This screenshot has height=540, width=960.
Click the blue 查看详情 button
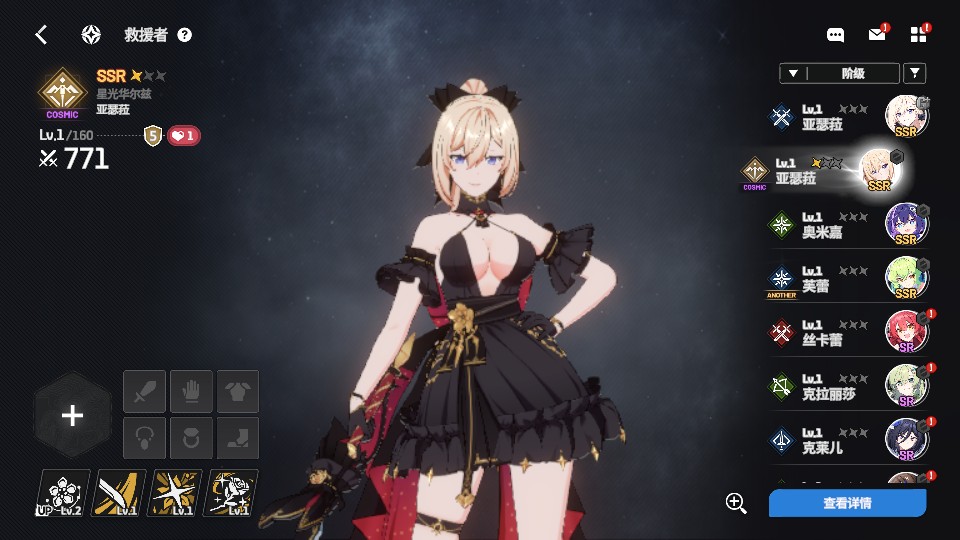coord(847,503)
